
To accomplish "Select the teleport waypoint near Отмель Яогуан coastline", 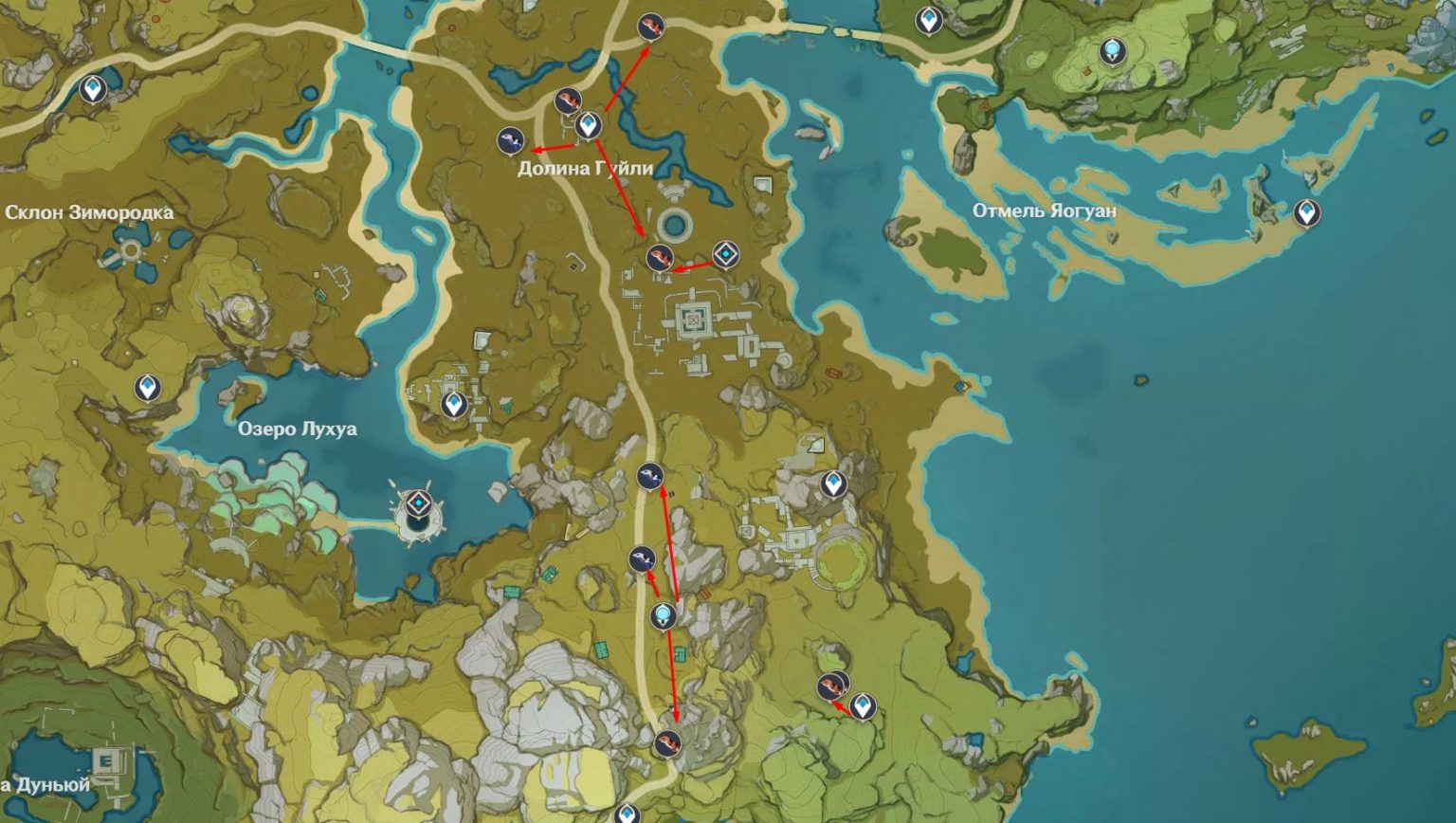I will pos(1308,213).
